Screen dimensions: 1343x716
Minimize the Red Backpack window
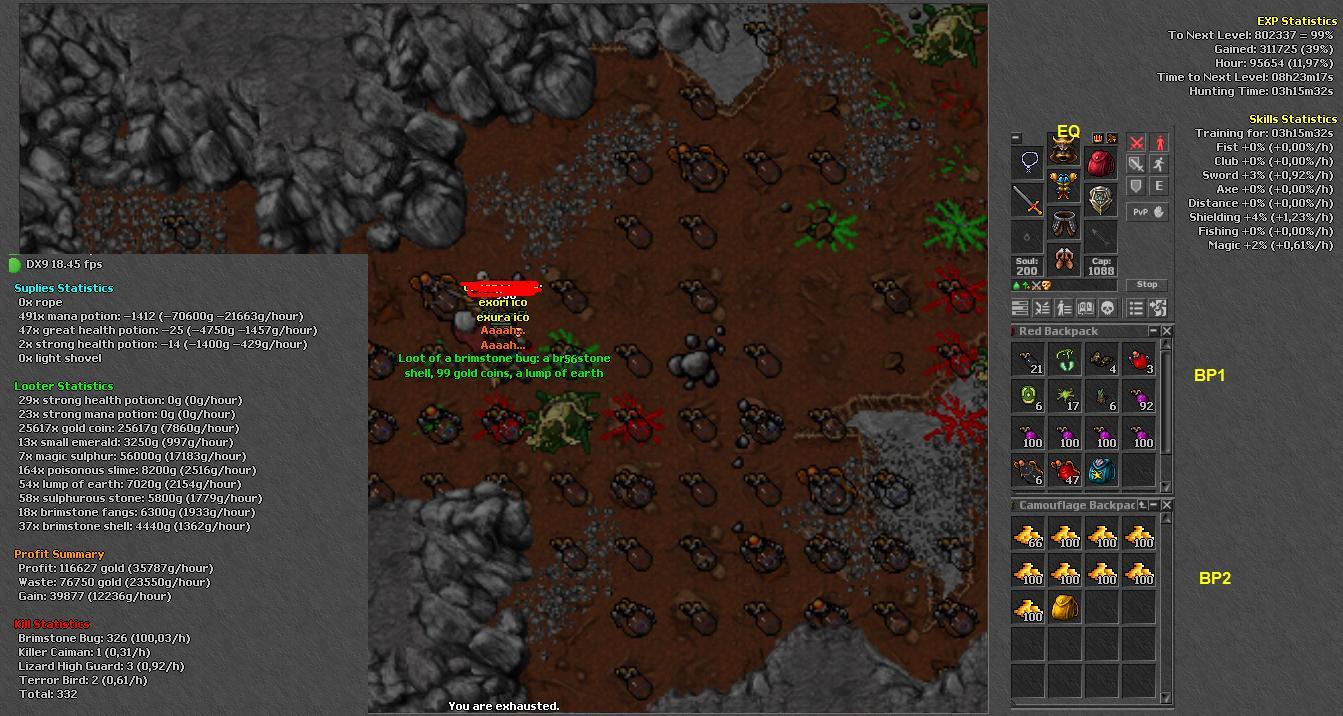1153,331
